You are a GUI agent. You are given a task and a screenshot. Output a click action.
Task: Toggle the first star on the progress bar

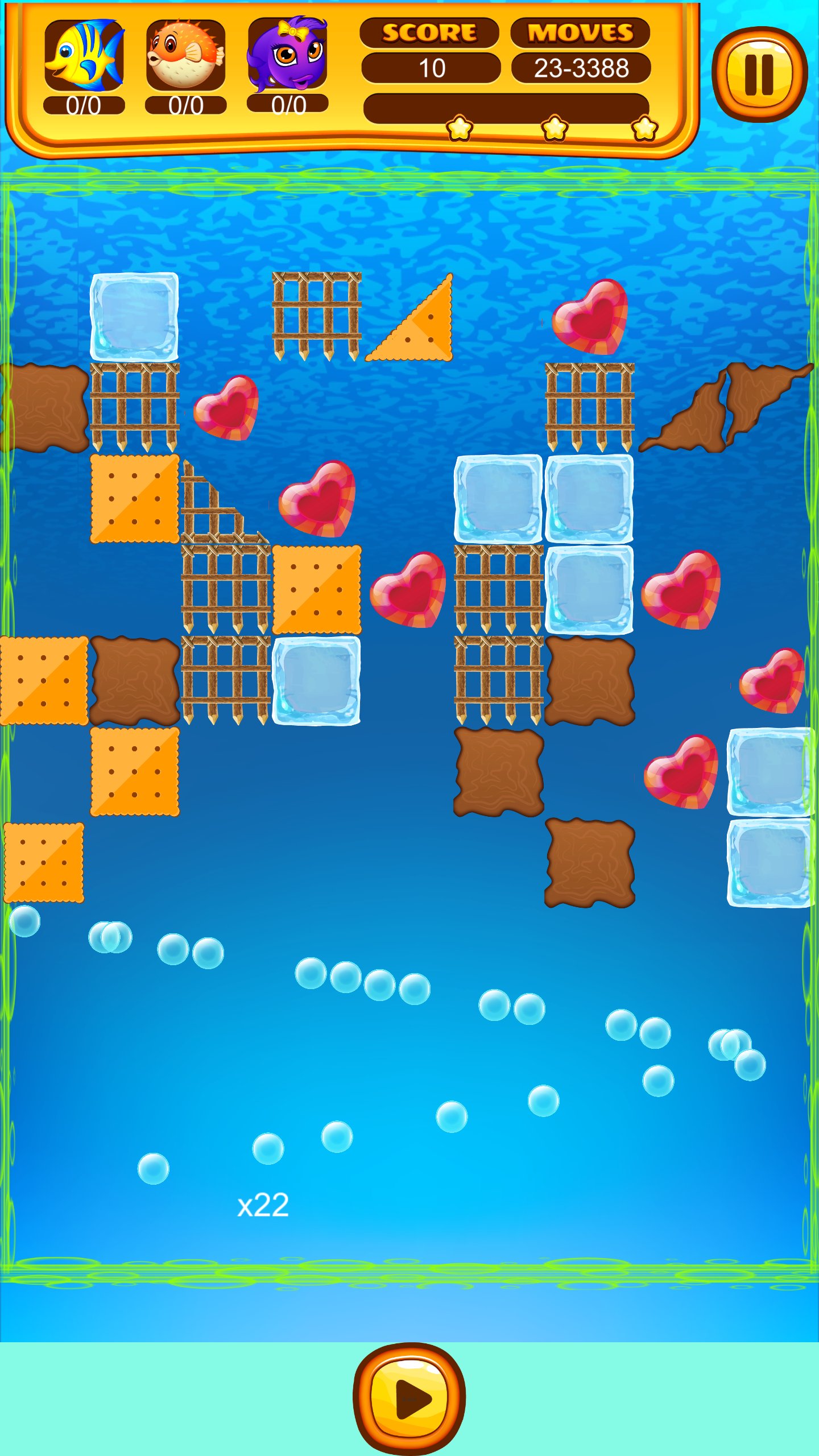coord(458,129)
